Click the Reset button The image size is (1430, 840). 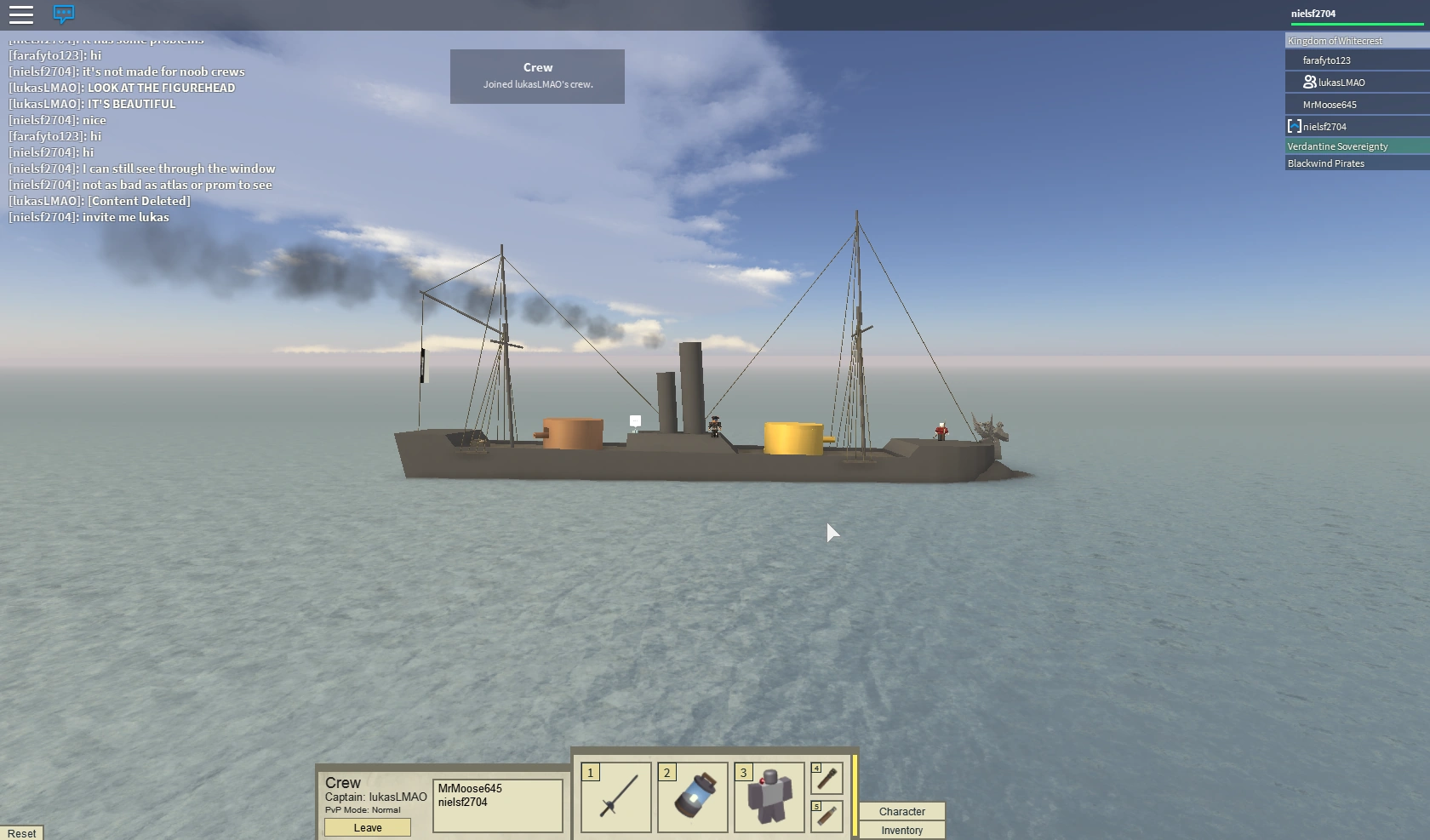tap(22, 832)
